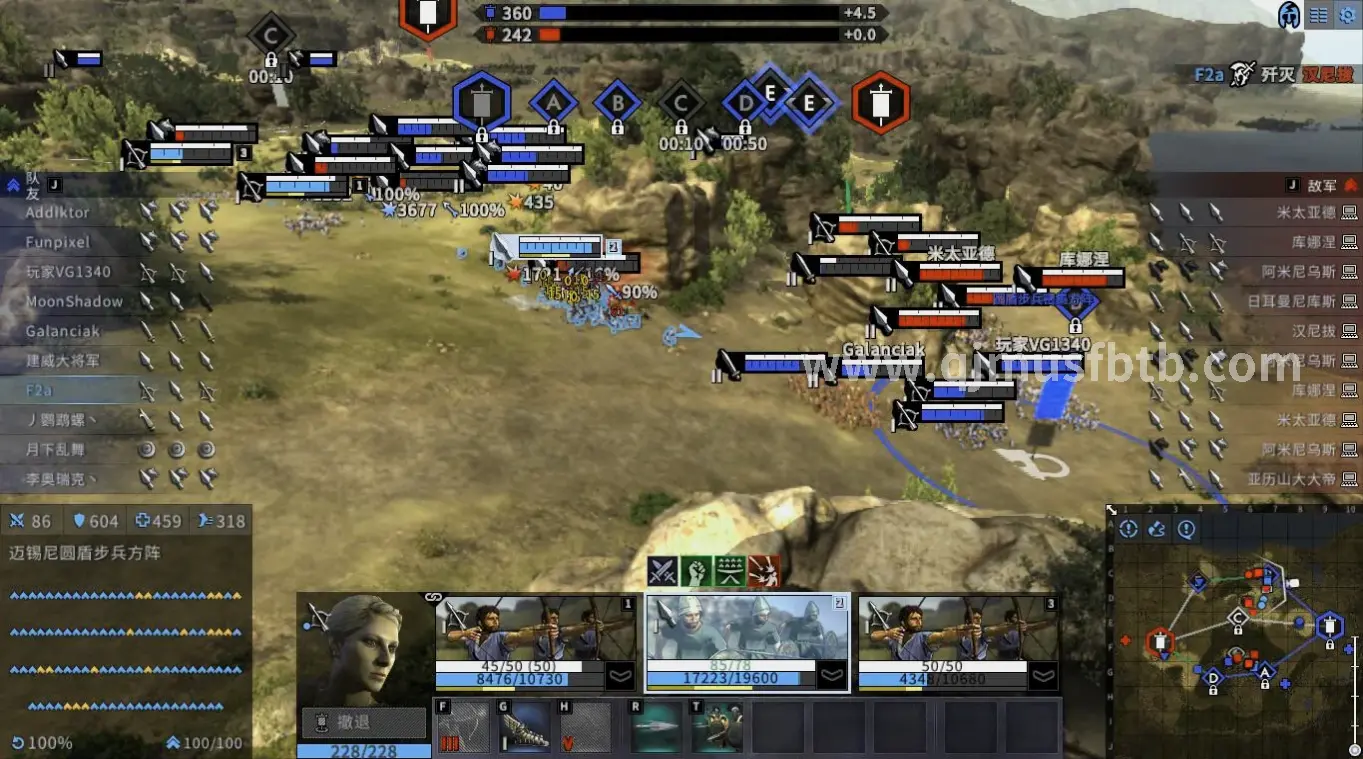Collapse the 敌军 enemy team panel
The height and width of the screenshot is (759, 1363).
tap(1350, 185)
